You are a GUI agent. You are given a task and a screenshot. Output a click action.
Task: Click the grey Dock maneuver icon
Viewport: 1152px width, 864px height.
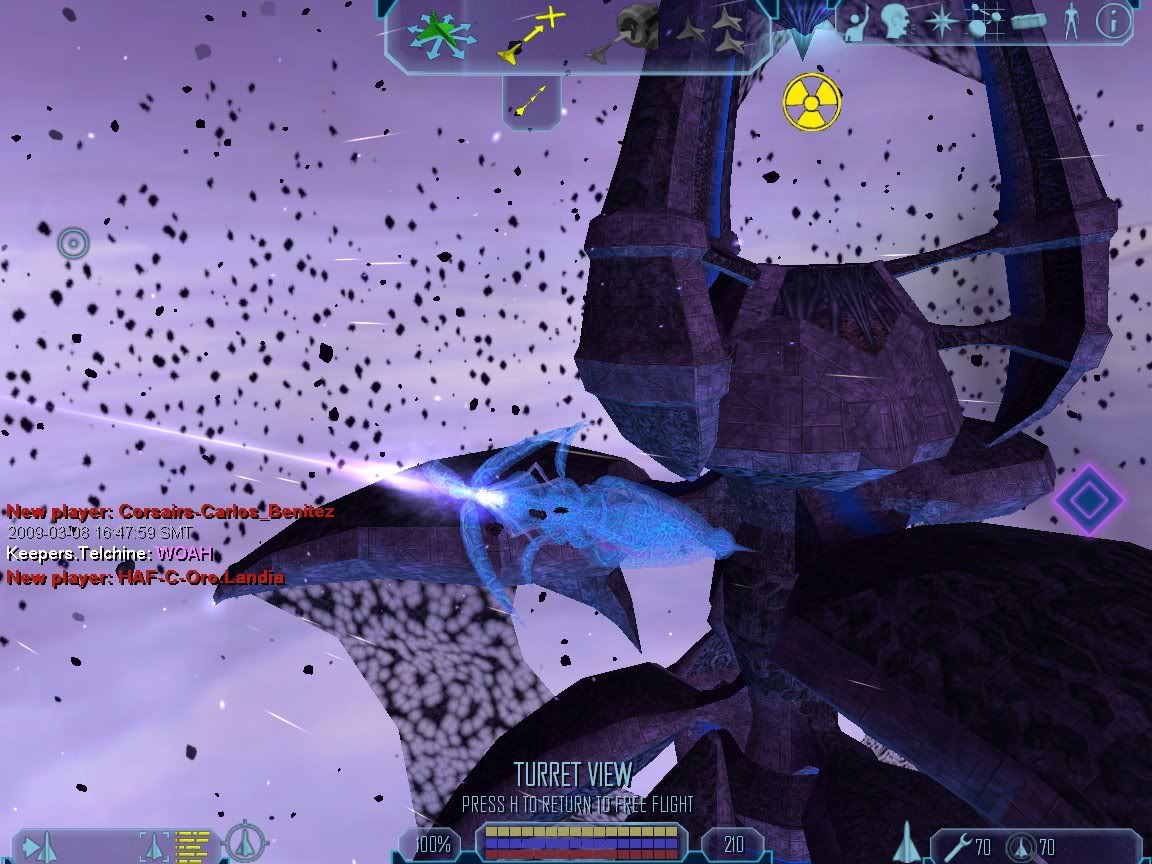[625, 34]
